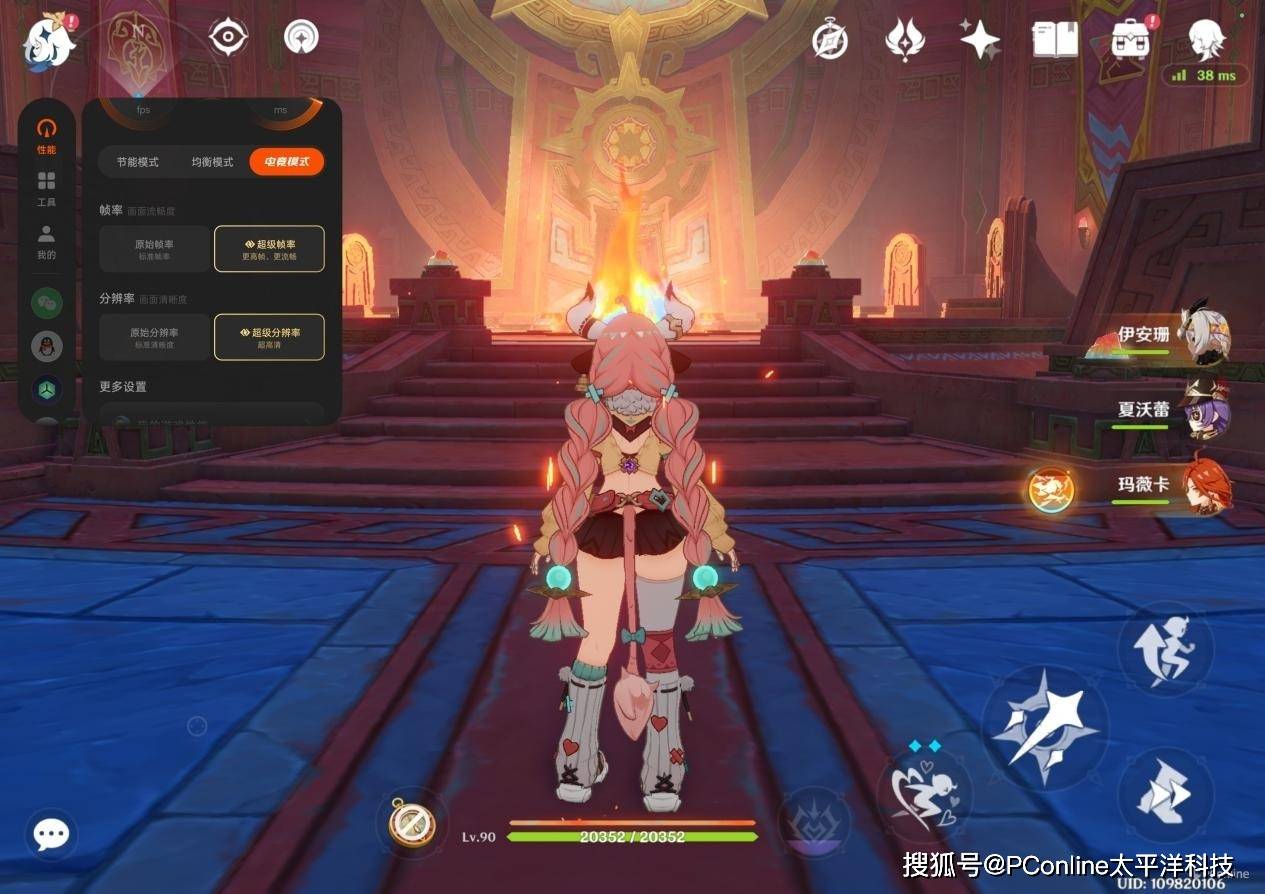Open the Adventurer Handbook book icon
Screen dimensions: 1265x894
(1055, 40)
